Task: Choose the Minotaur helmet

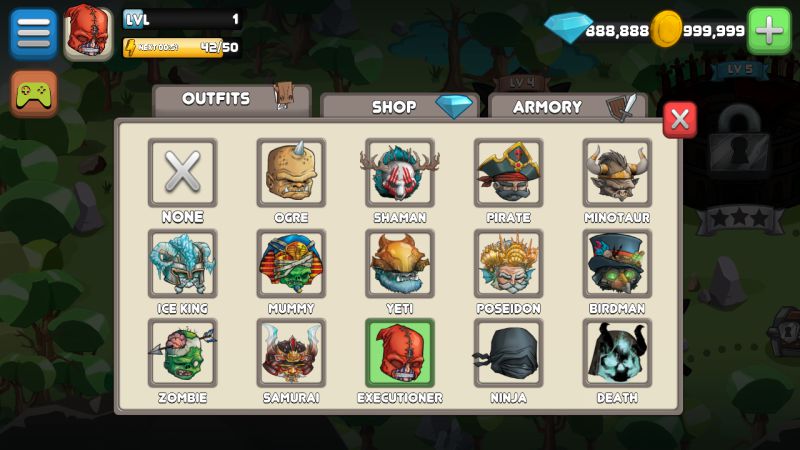Action: tap(617, 173)
